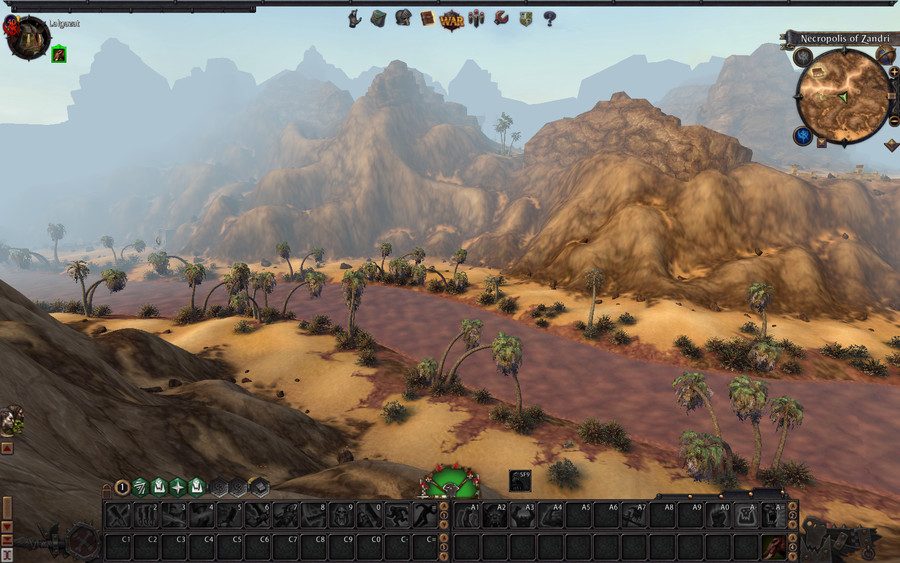
Task: Select the white star tactic hexagon
Action: 177,487
